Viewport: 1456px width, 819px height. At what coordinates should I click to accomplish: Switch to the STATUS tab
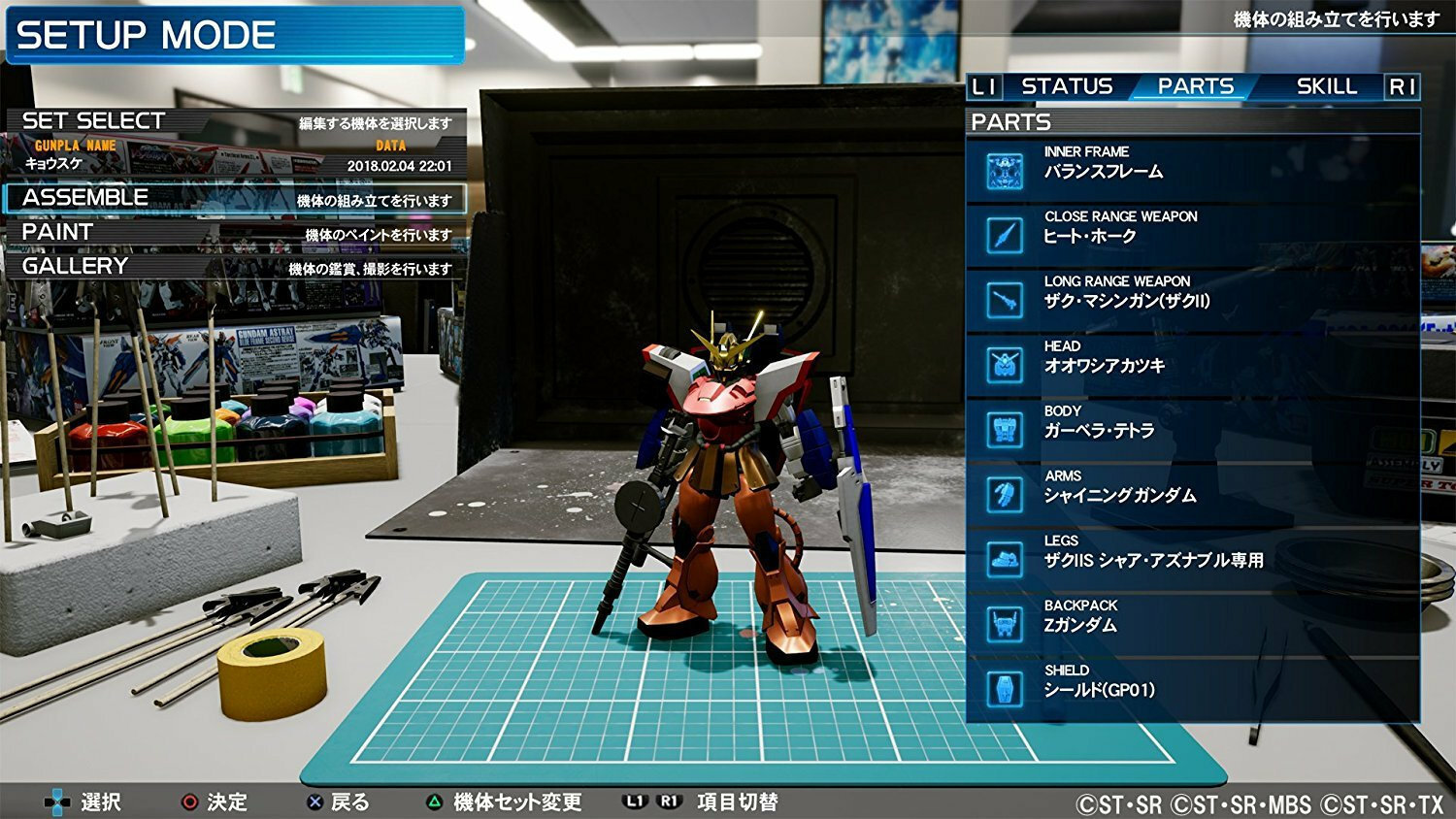(1066, 86)
